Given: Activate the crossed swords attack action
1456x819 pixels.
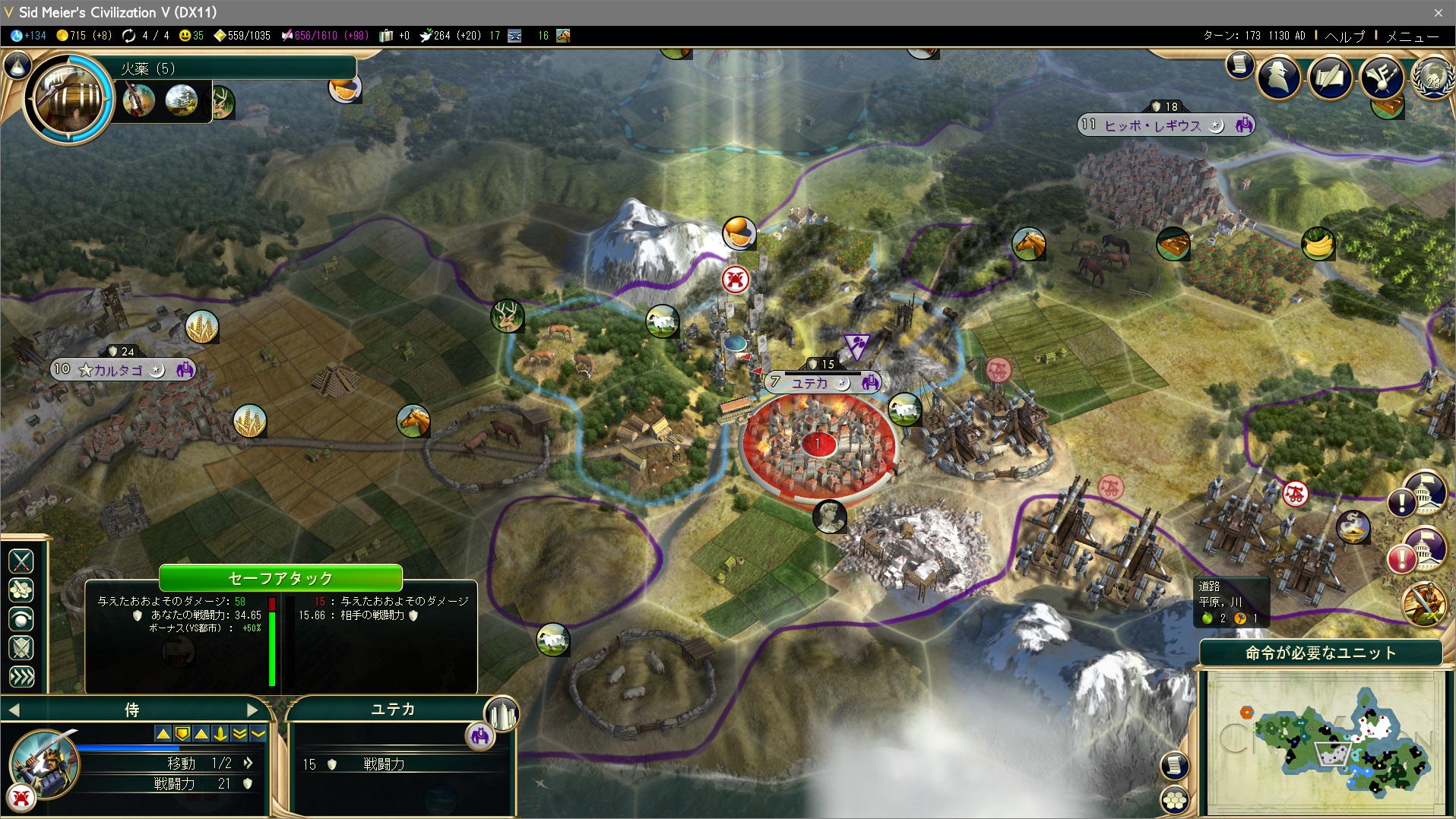Looking at the screenshot, I should (x=21, y=561).
